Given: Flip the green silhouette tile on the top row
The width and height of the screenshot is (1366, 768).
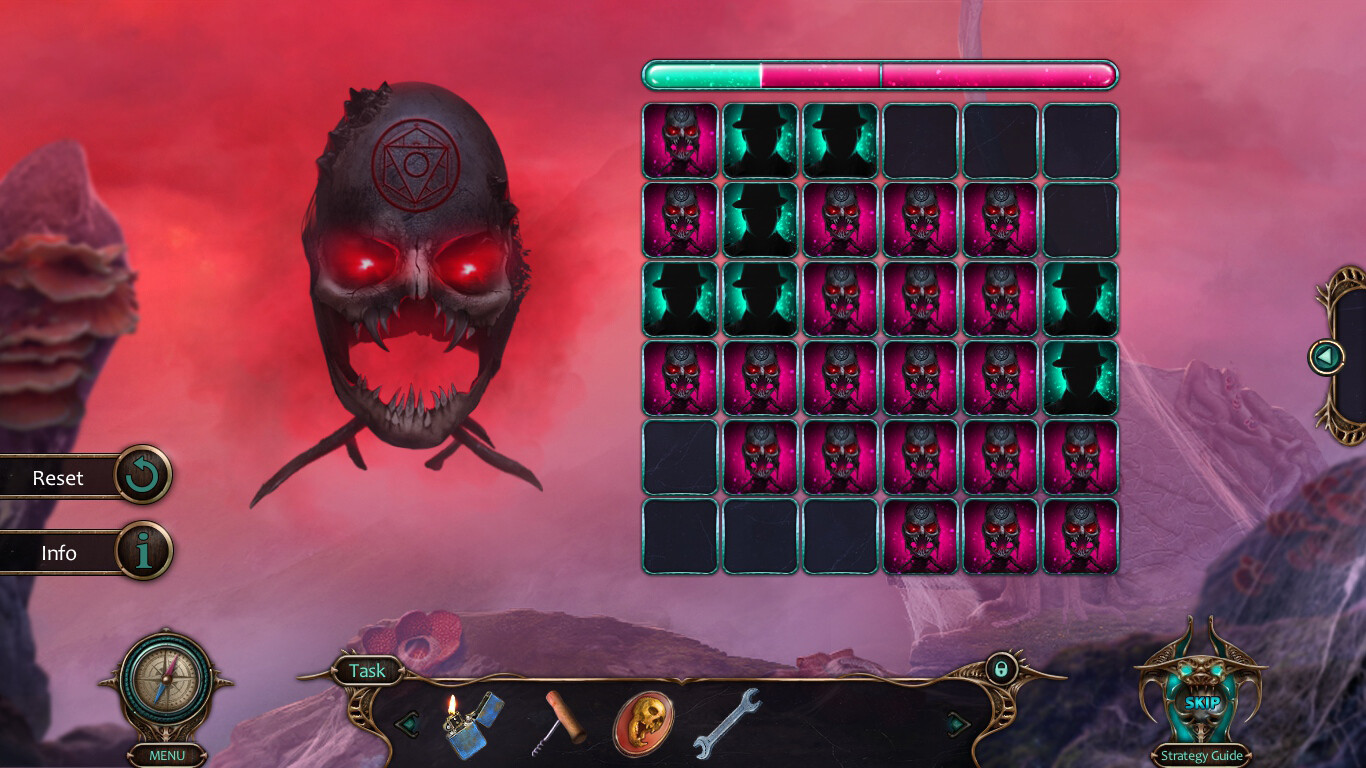Looking at the screenshot, I should click(x=760, y=141).
